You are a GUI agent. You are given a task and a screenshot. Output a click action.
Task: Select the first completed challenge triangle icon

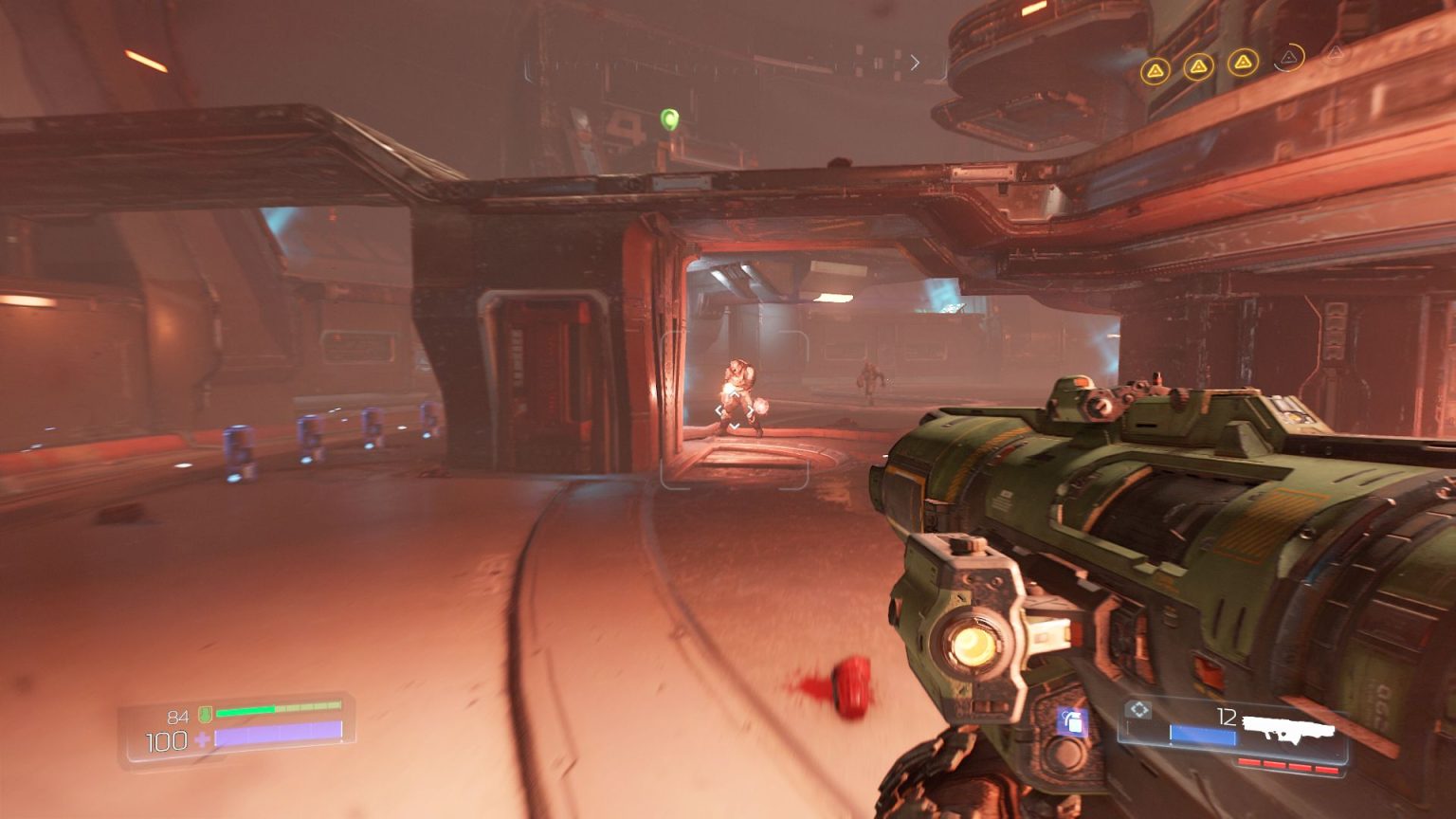tap(1156, 68)
